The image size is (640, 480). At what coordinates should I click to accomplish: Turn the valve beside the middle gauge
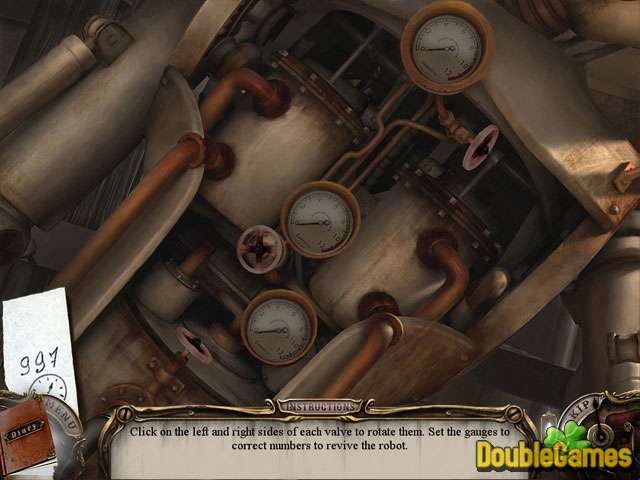click(x=258, y=245)
